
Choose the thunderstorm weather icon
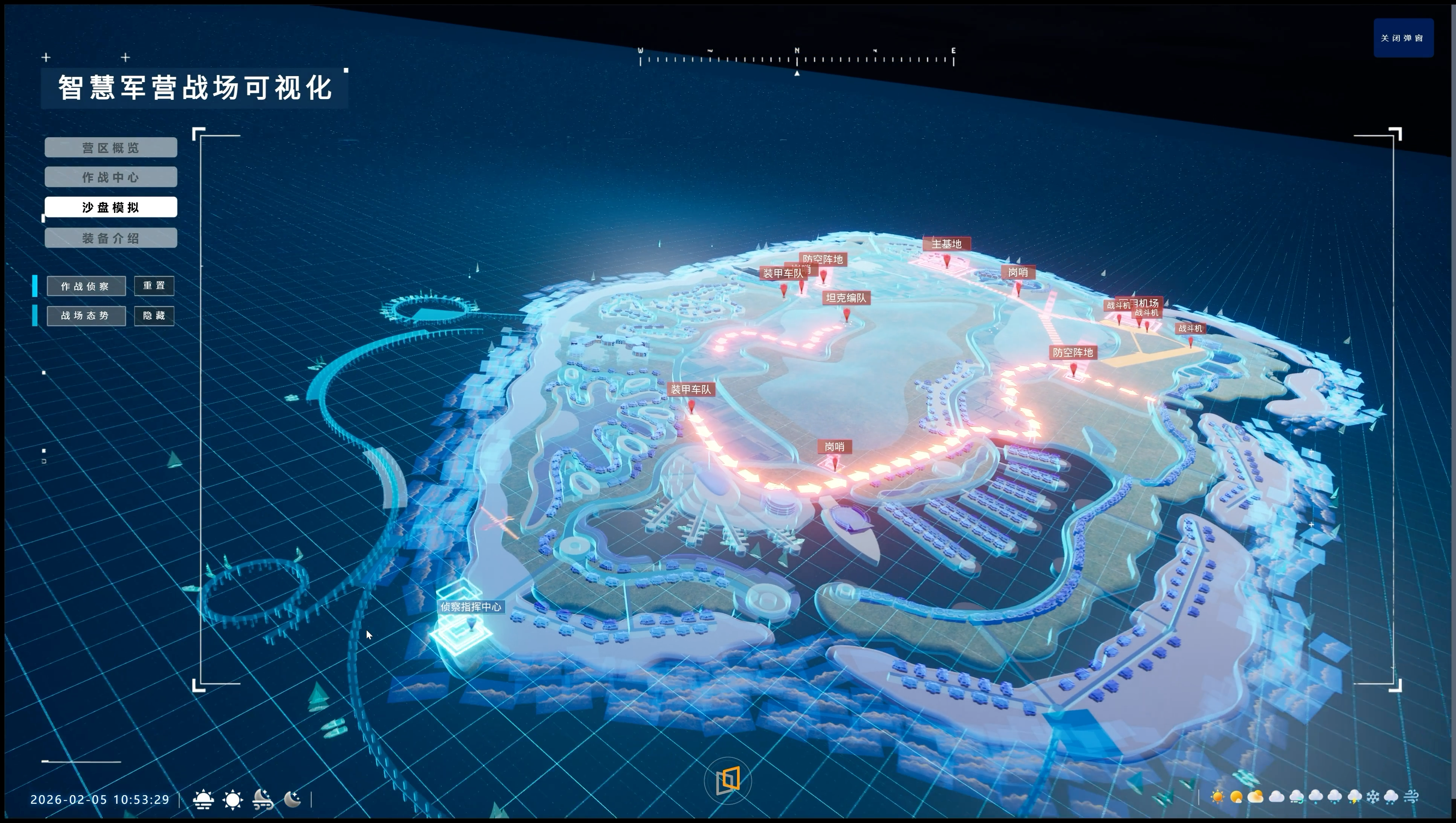point(1354,797)
